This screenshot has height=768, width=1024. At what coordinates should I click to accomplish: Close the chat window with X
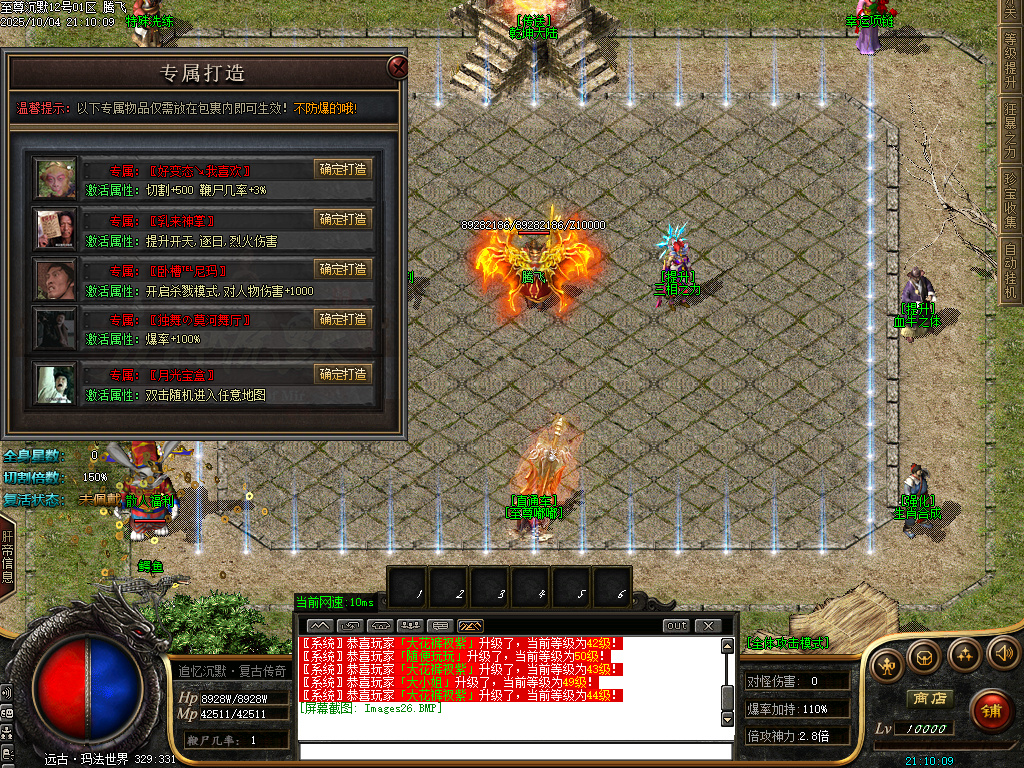pos(708,626)
